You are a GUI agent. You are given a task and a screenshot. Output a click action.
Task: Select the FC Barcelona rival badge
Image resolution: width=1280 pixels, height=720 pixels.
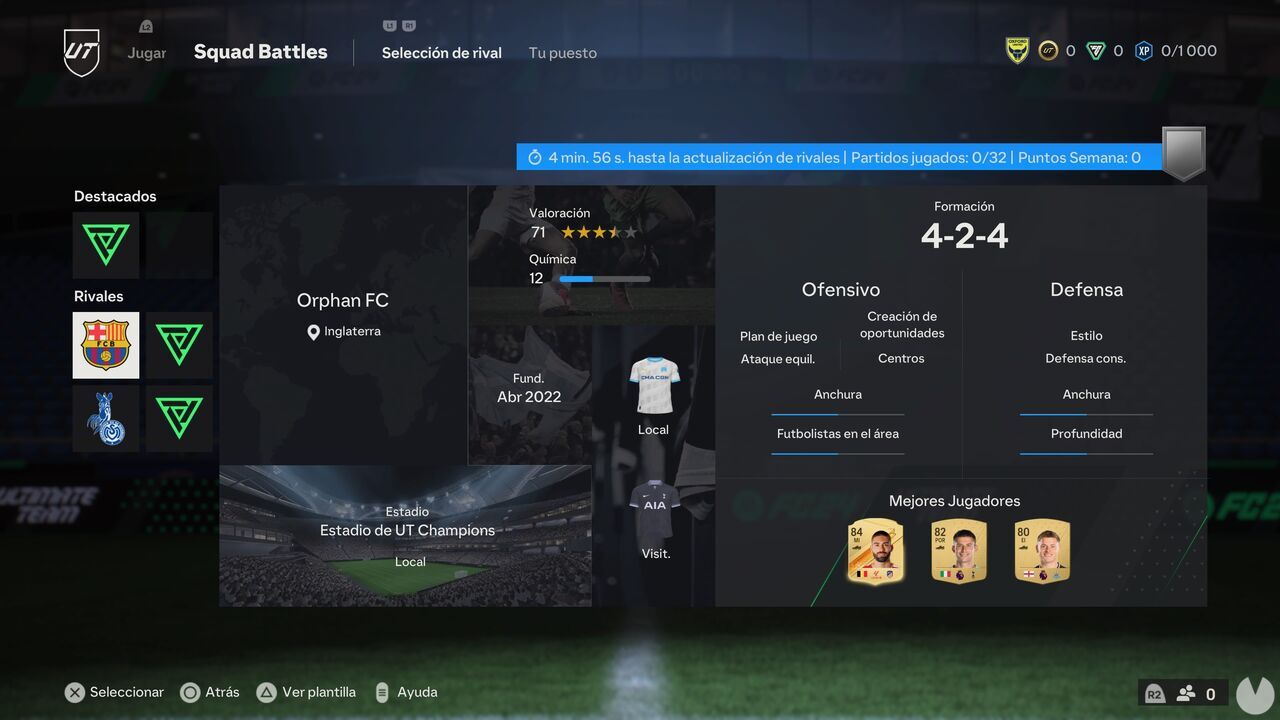[105, 345]
